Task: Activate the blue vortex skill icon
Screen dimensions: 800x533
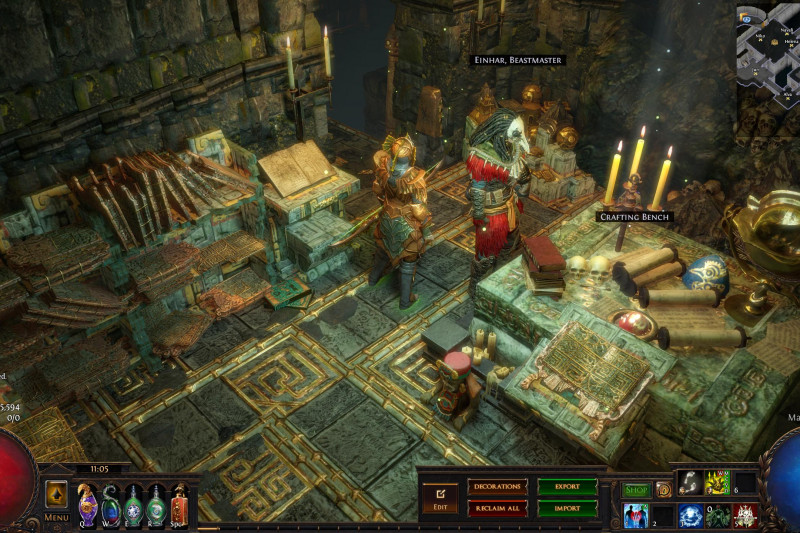Action: 690,515
